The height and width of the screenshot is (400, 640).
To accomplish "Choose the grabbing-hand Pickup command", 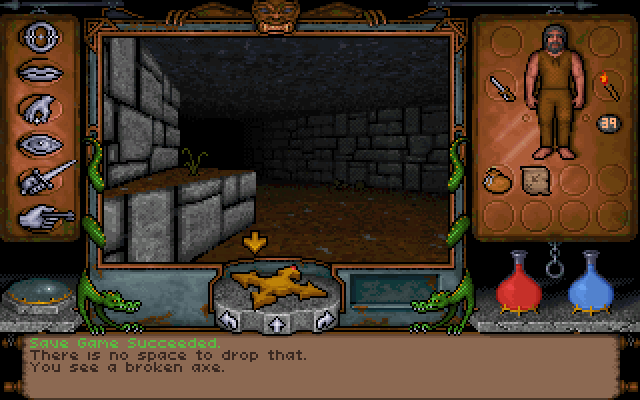I will click(39, 109).
